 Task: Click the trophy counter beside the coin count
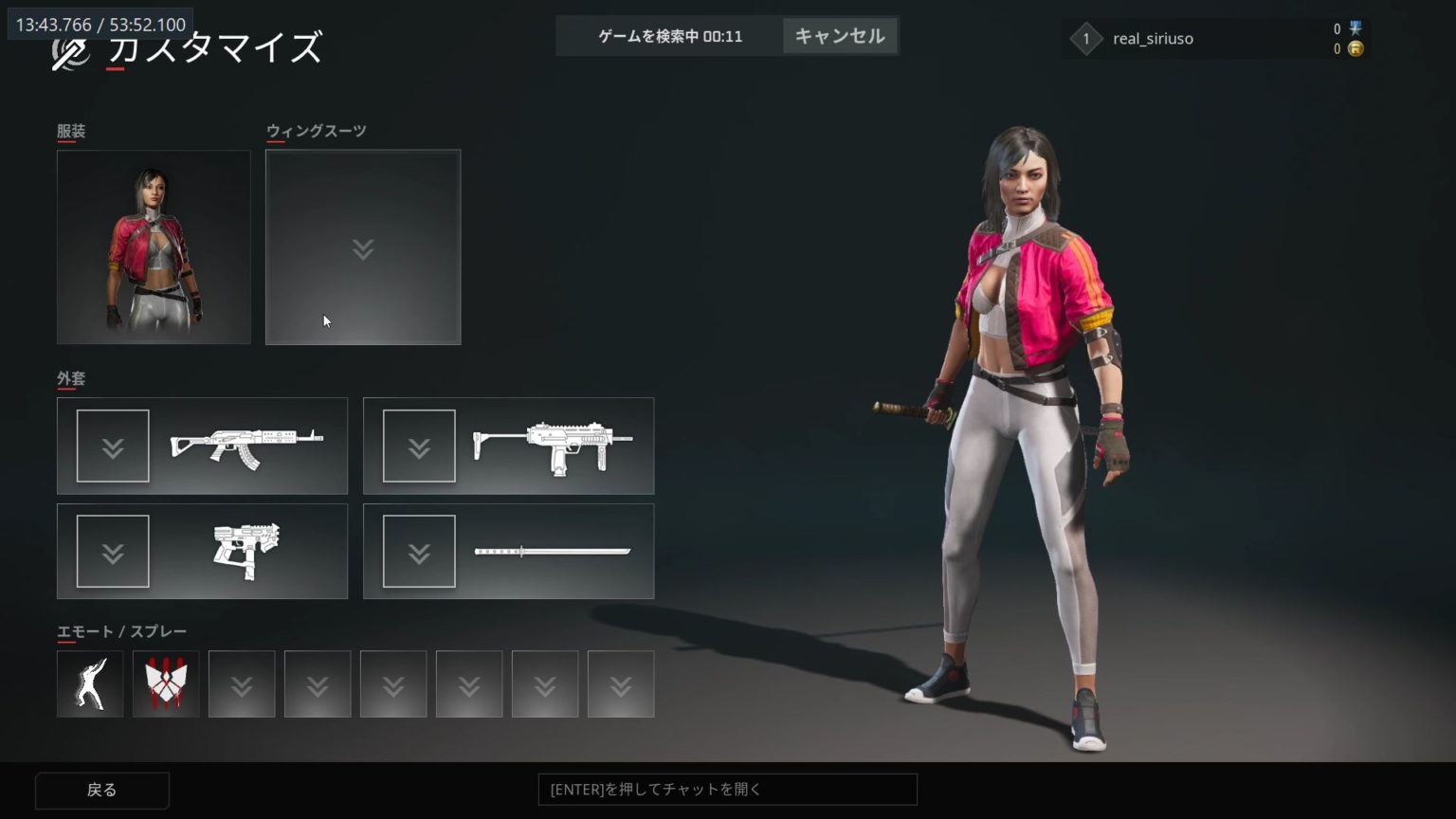point(1338,28)
